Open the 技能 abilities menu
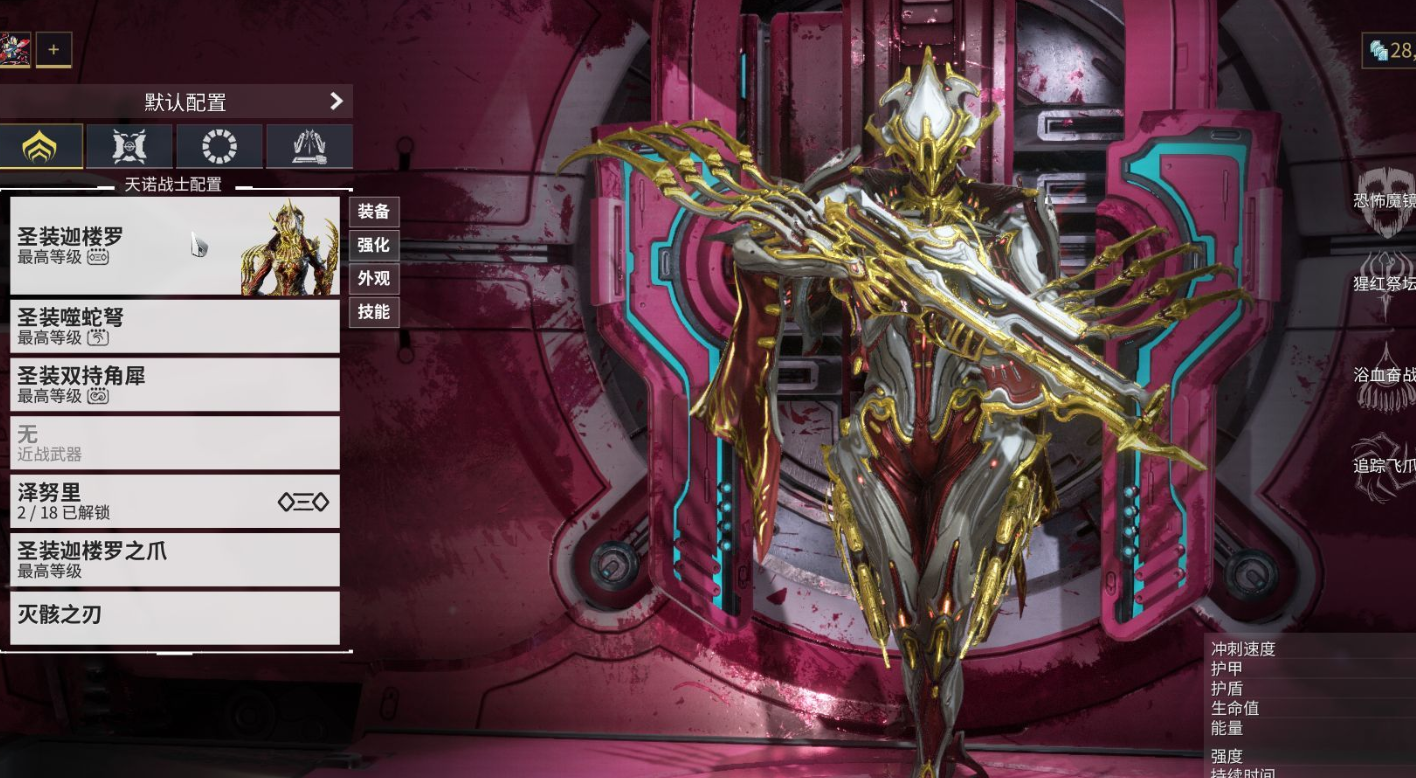 pyautogui.click(x=374, y=311)
